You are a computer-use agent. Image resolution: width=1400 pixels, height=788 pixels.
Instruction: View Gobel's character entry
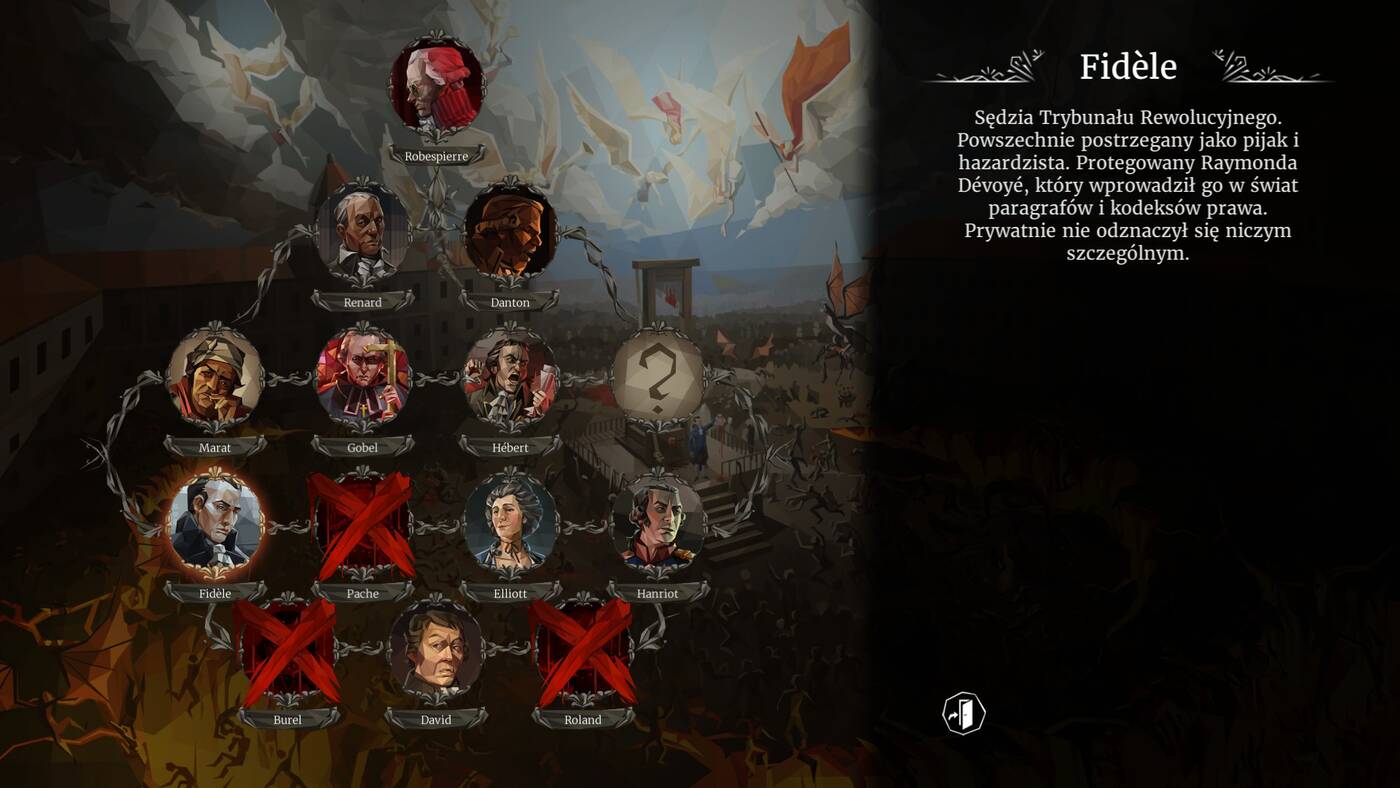362,379
